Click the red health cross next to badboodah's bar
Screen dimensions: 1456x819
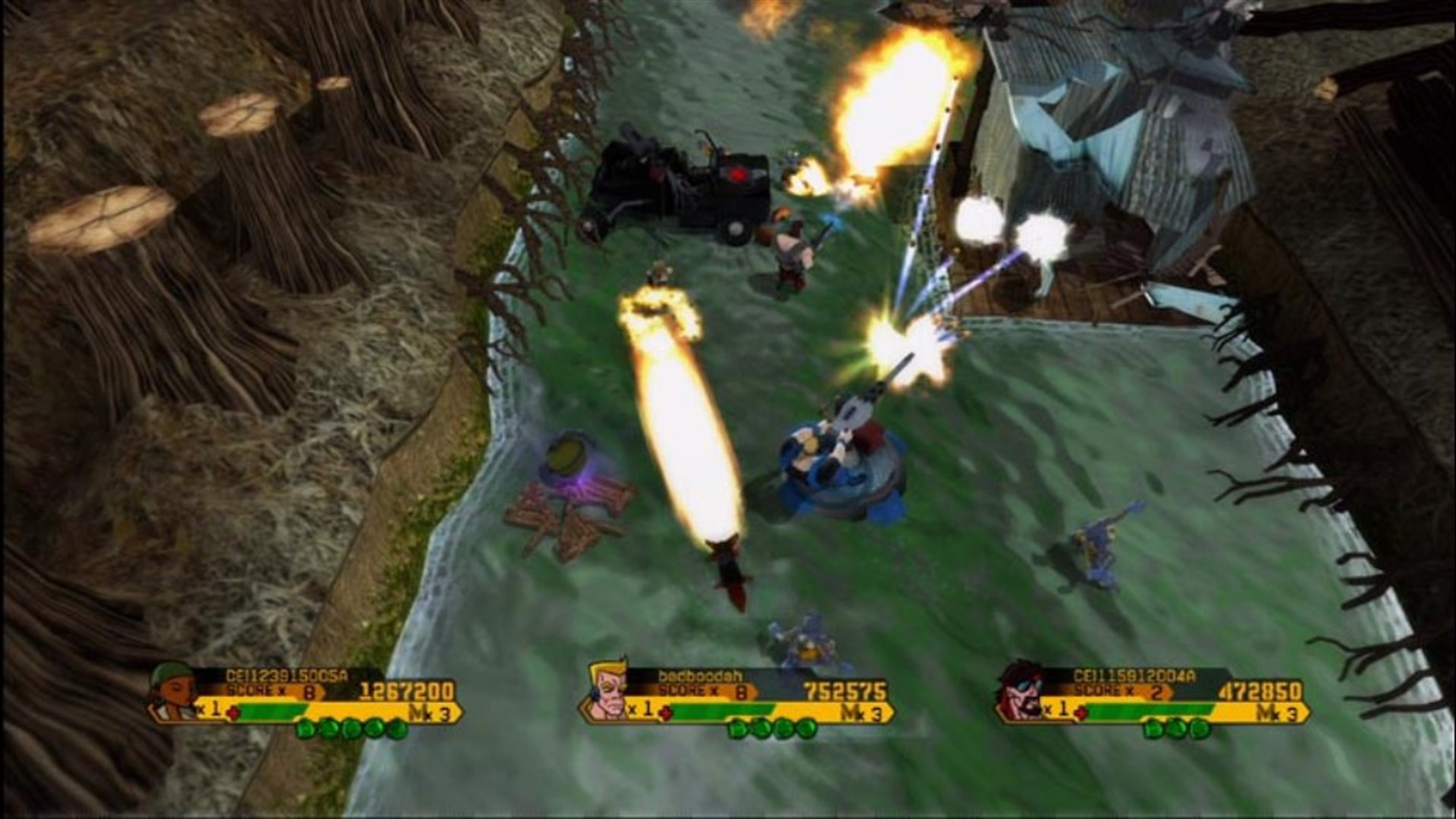click(665, 714)
